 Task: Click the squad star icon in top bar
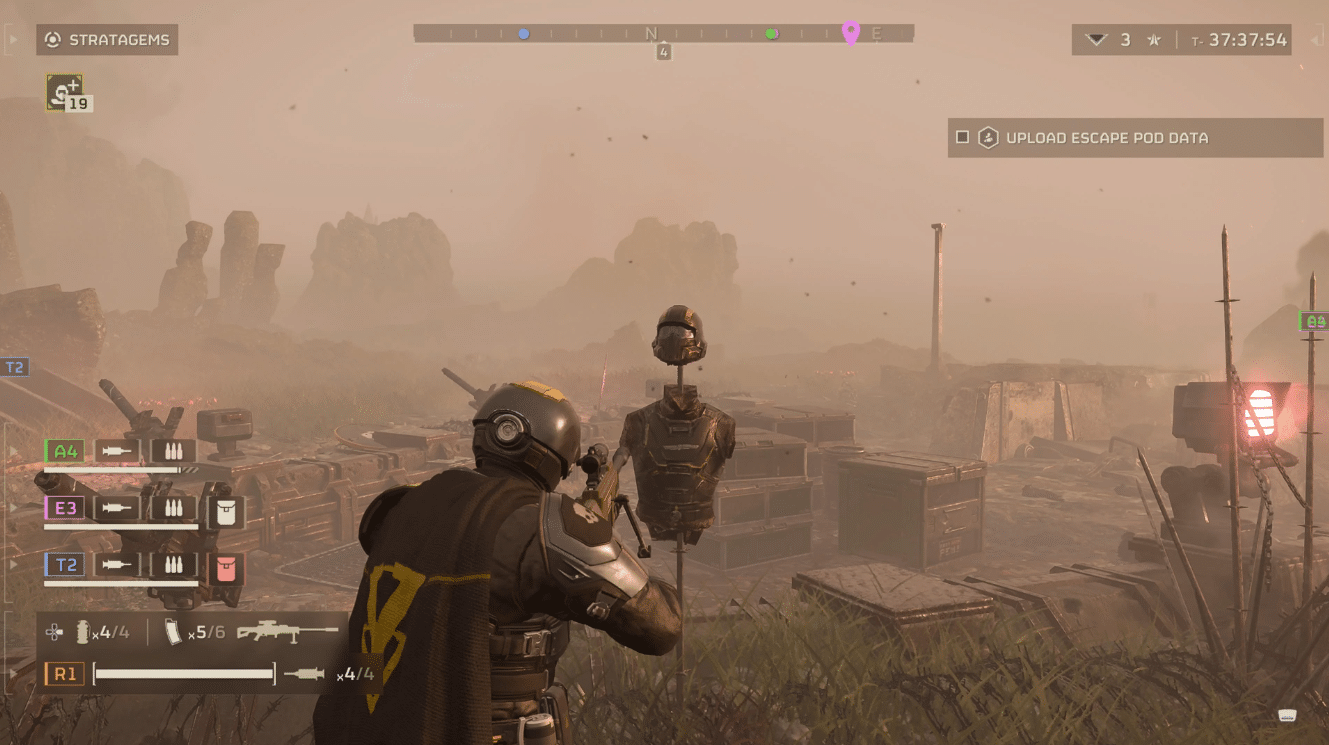tap(1154, 40)
